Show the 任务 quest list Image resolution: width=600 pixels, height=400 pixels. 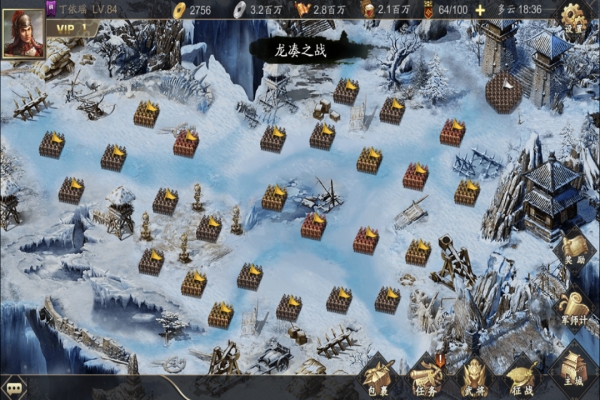(x=427, y=377)
